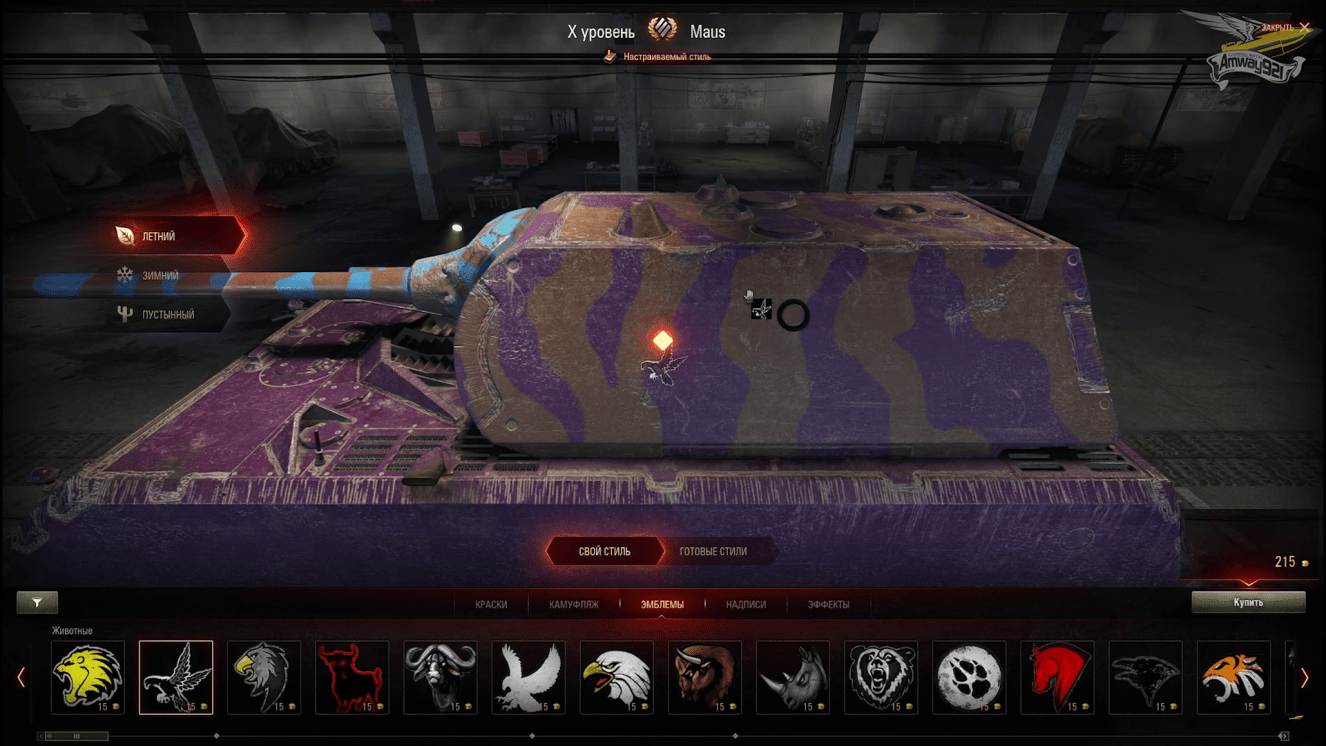Open the Камуфляж category
The height and width of the screenshot is (746, 1326).
tap(574, 604)
